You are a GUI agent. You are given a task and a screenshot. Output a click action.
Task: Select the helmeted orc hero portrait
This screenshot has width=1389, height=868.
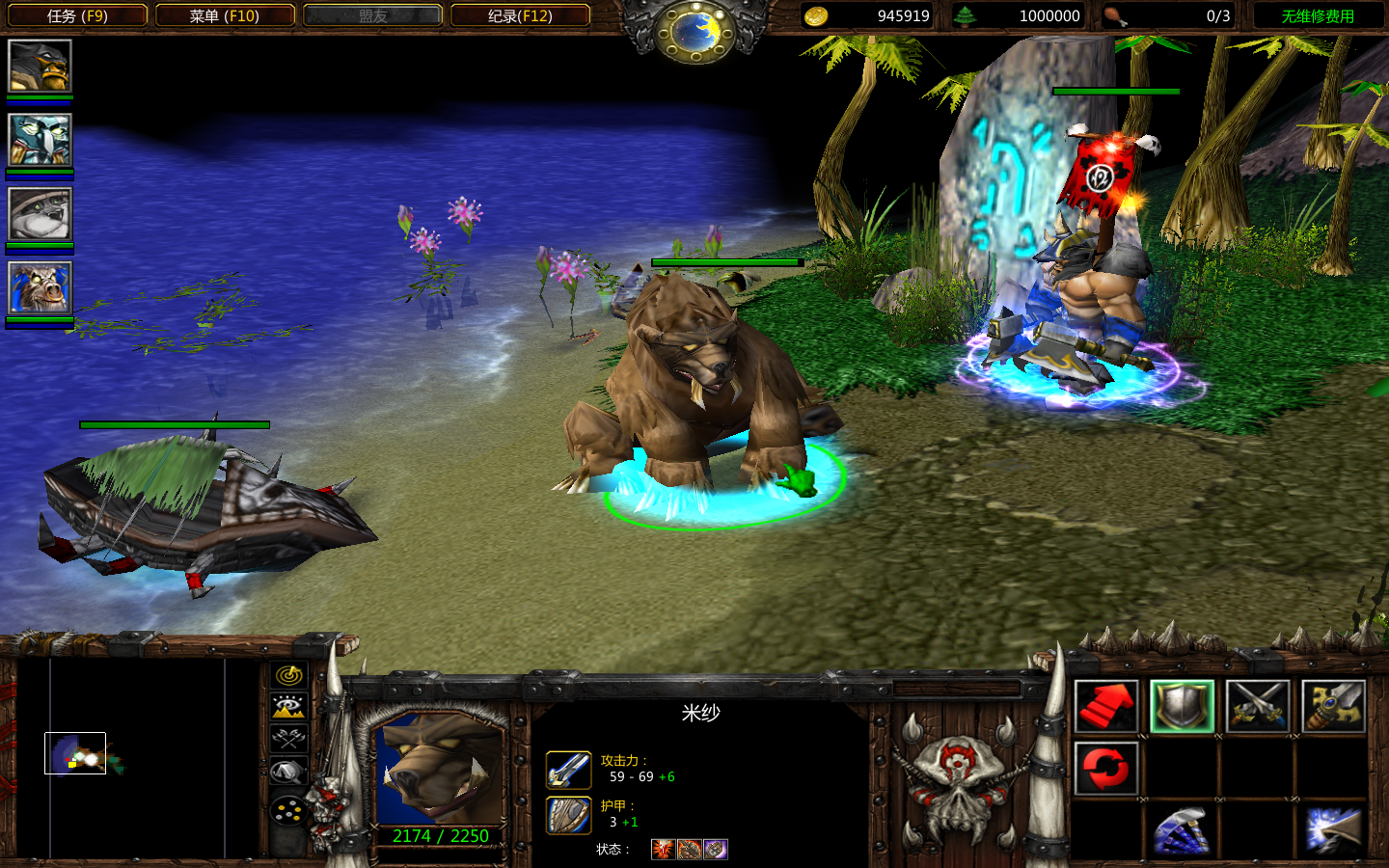[40, 67]
